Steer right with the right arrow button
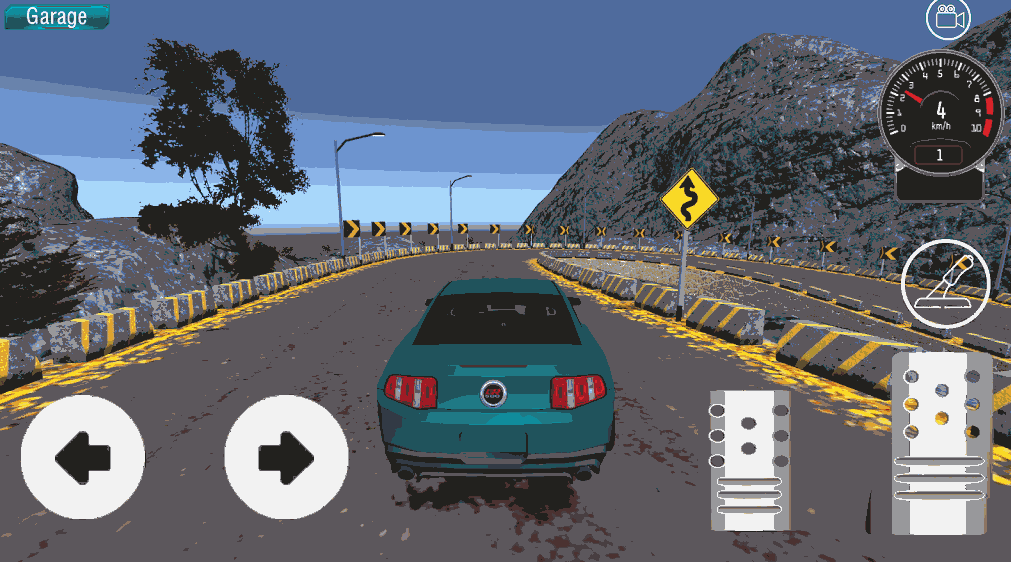The width and height of the screenshot is (1011, 562). click(286, 457)
